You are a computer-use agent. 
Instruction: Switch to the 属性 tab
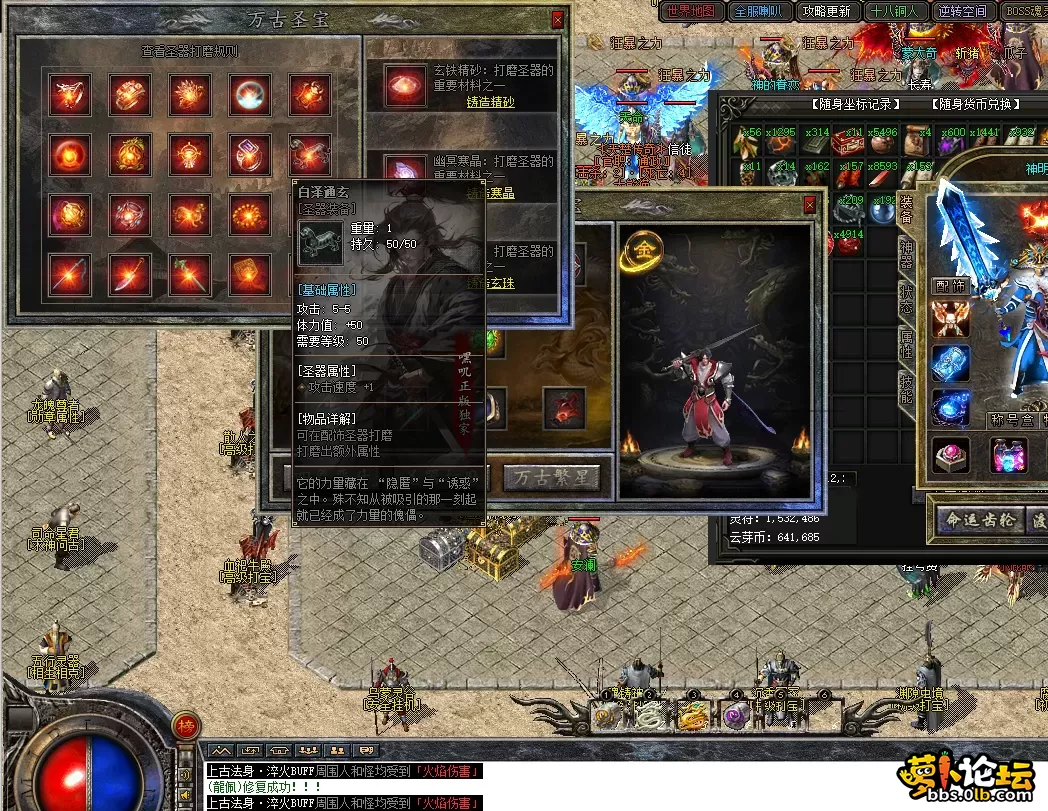click(x=906, y=344)
